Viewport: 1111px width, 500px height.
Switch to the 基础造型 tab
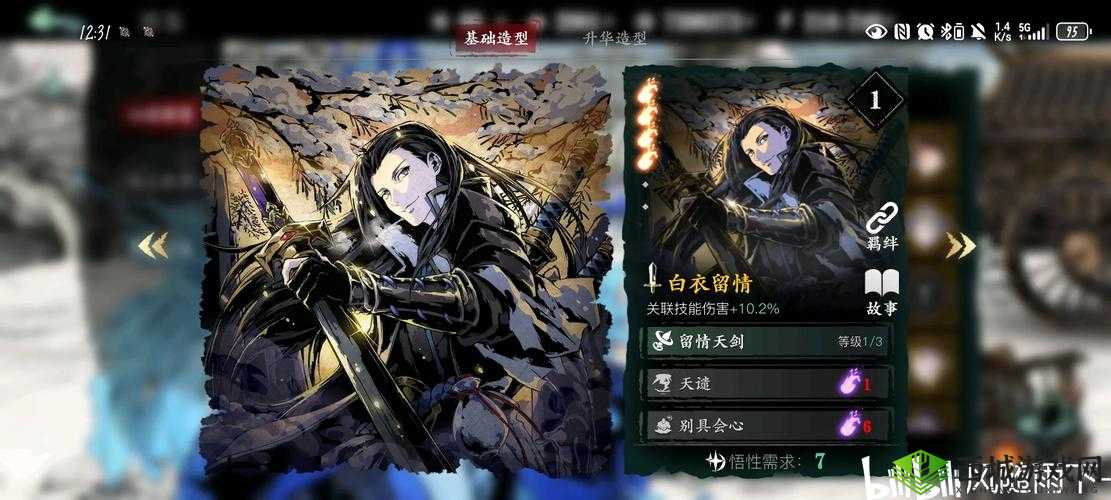(x=495, y=39)
